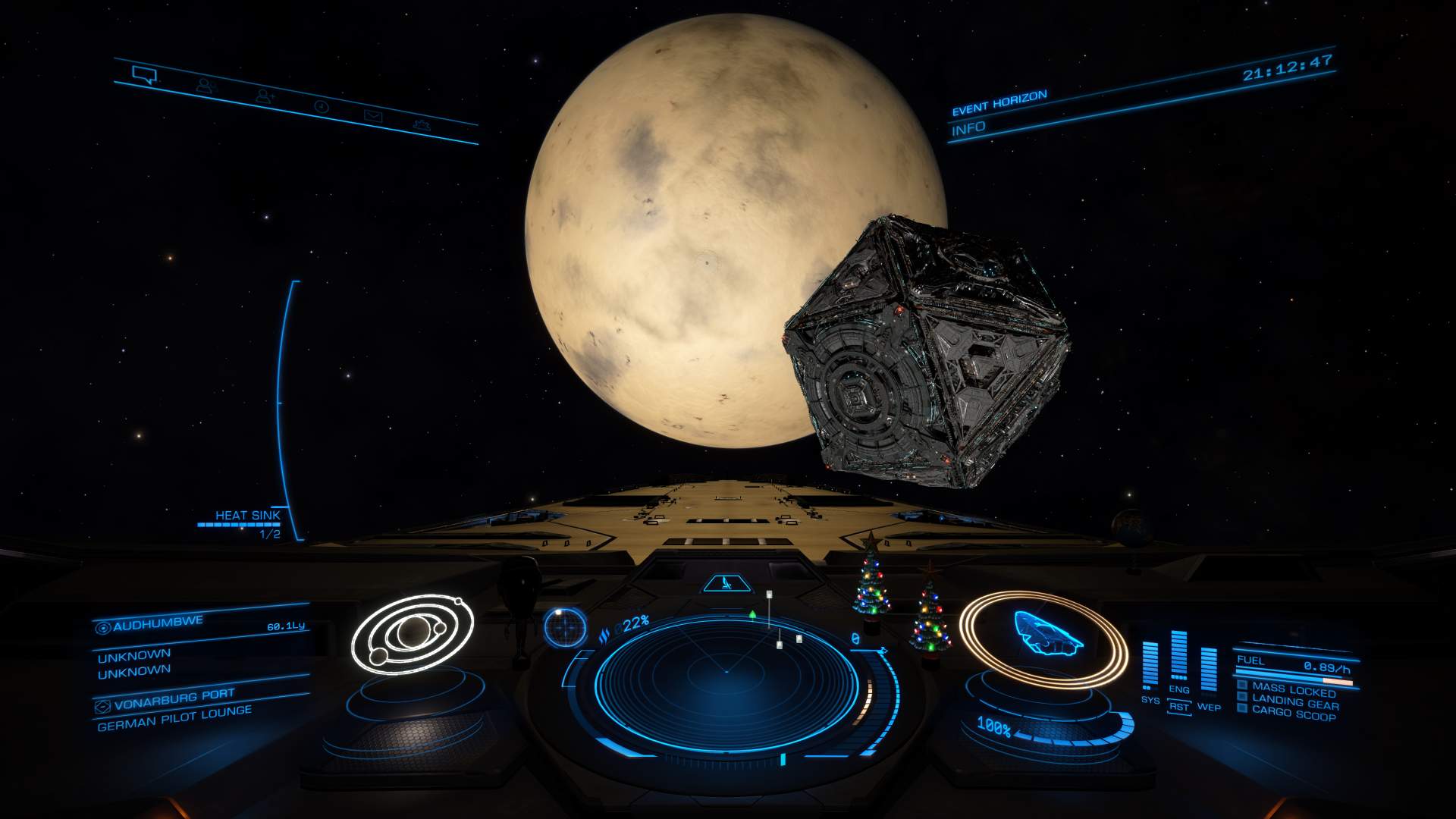Click the RST power reset button
This screenshot has height=819, width=1456.
pyautogui.click(x=1179, y=707)
